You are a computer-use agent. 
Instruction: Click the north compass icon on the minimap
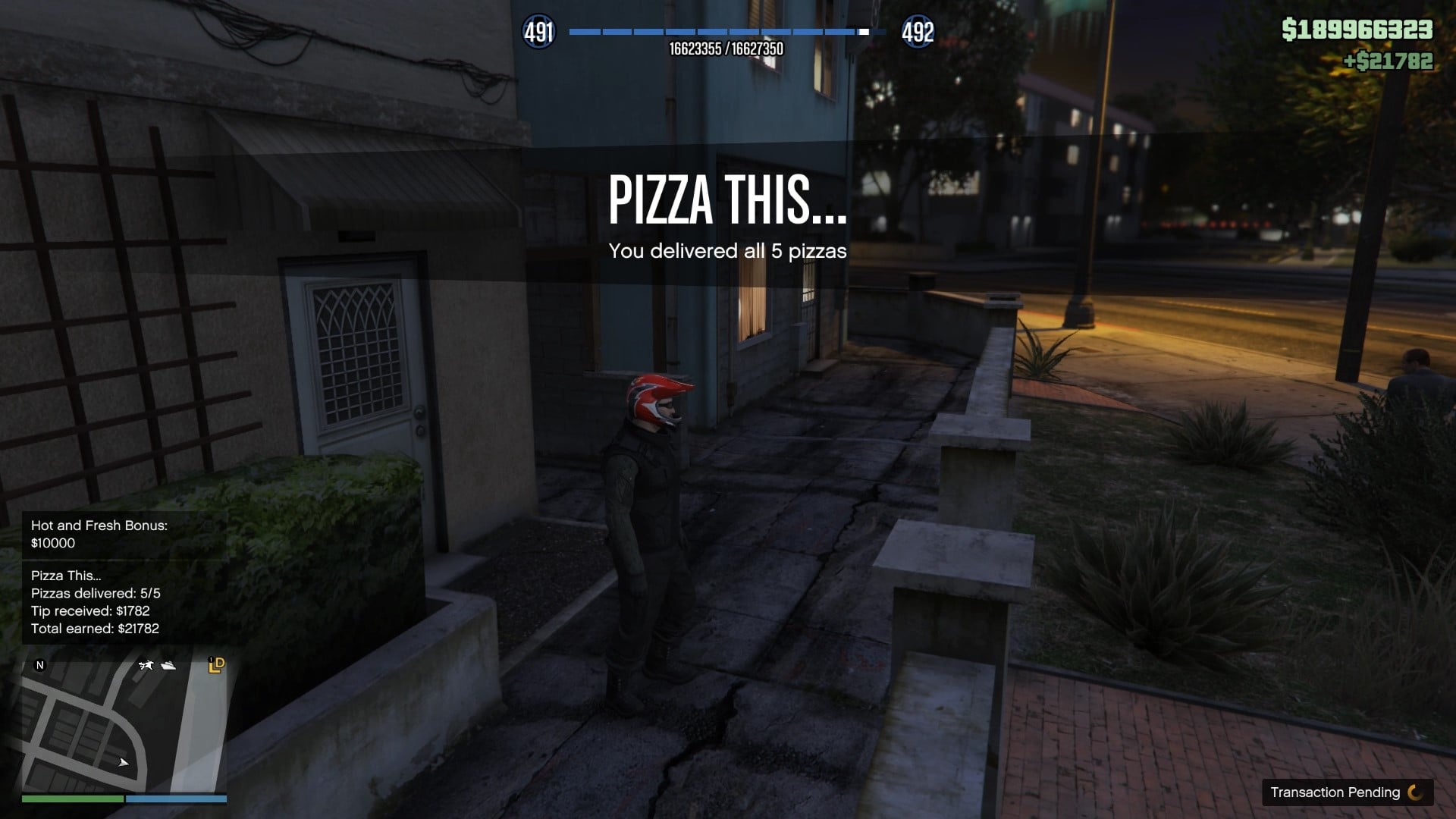[39, 664]
